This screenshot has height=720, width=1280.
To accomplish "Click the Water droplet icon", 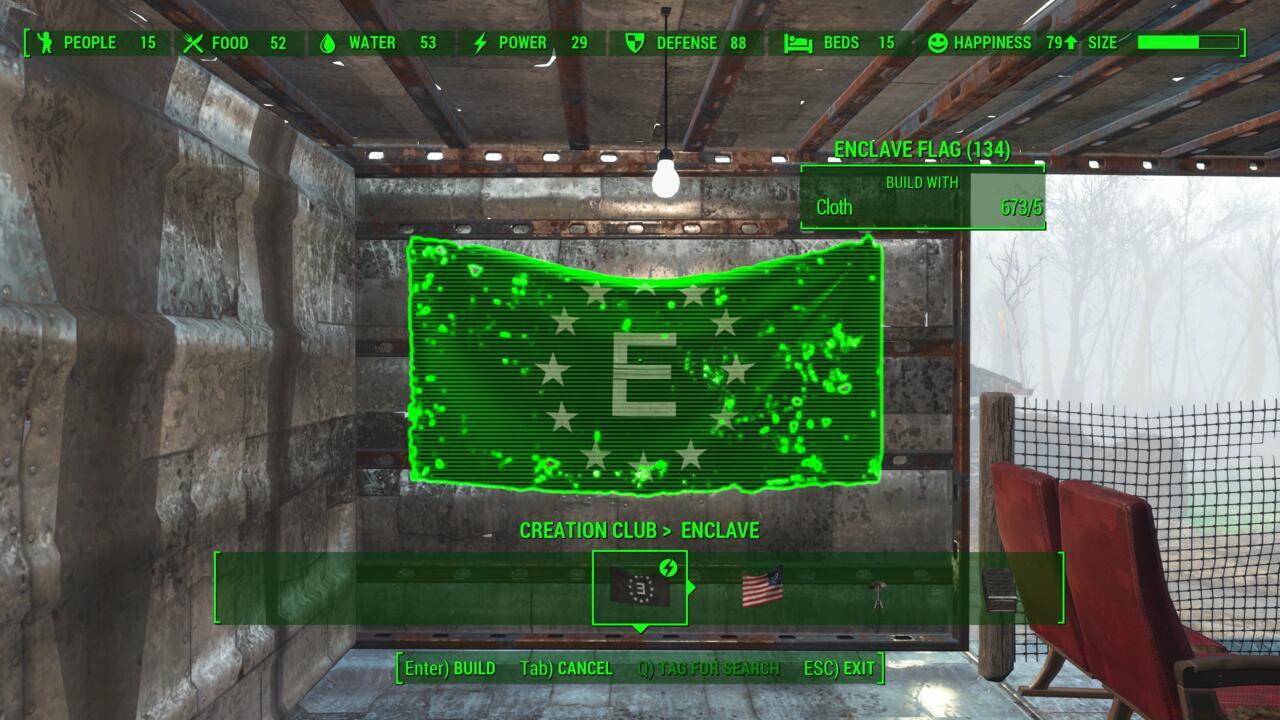I will (327, 43).
